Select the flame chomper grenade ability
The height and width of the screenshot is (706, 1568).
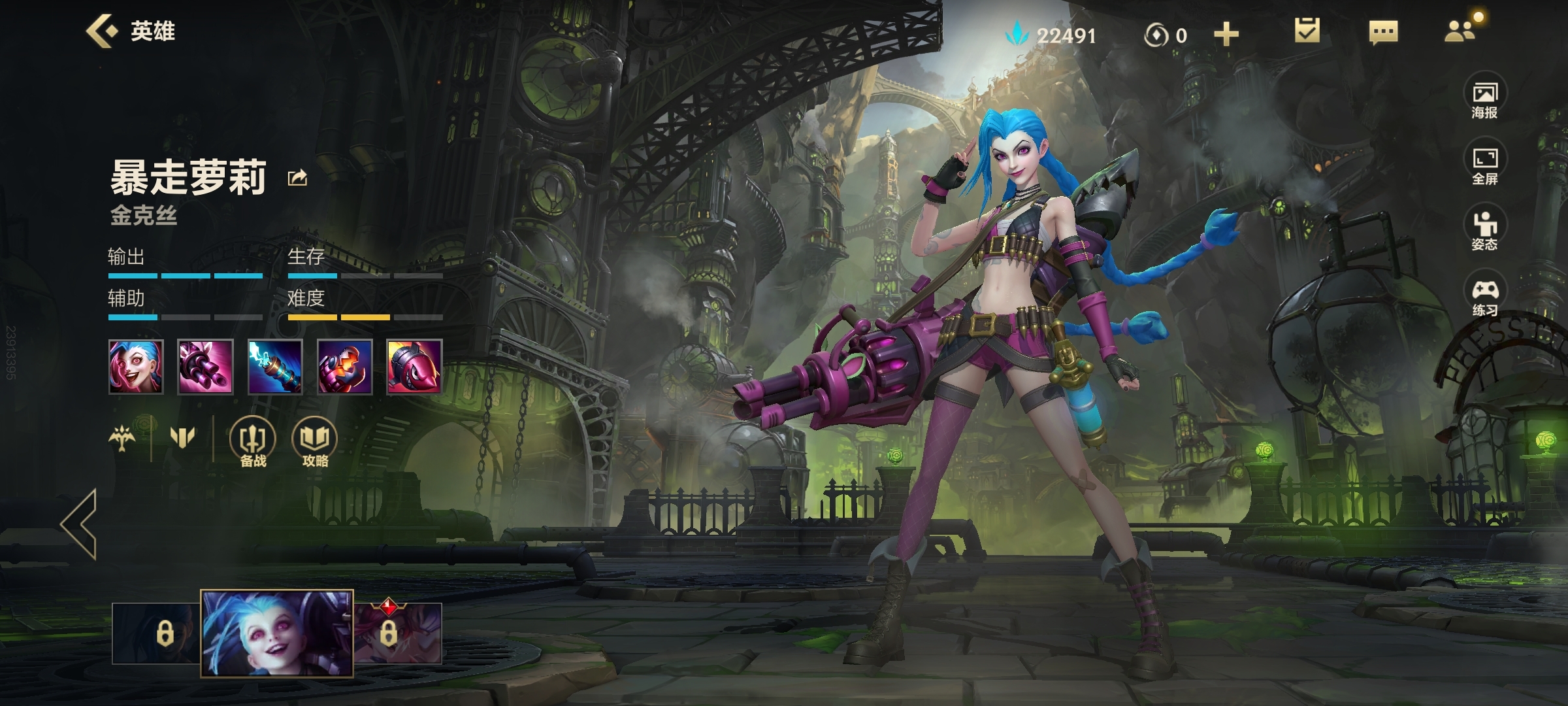(x=345, y=367)
